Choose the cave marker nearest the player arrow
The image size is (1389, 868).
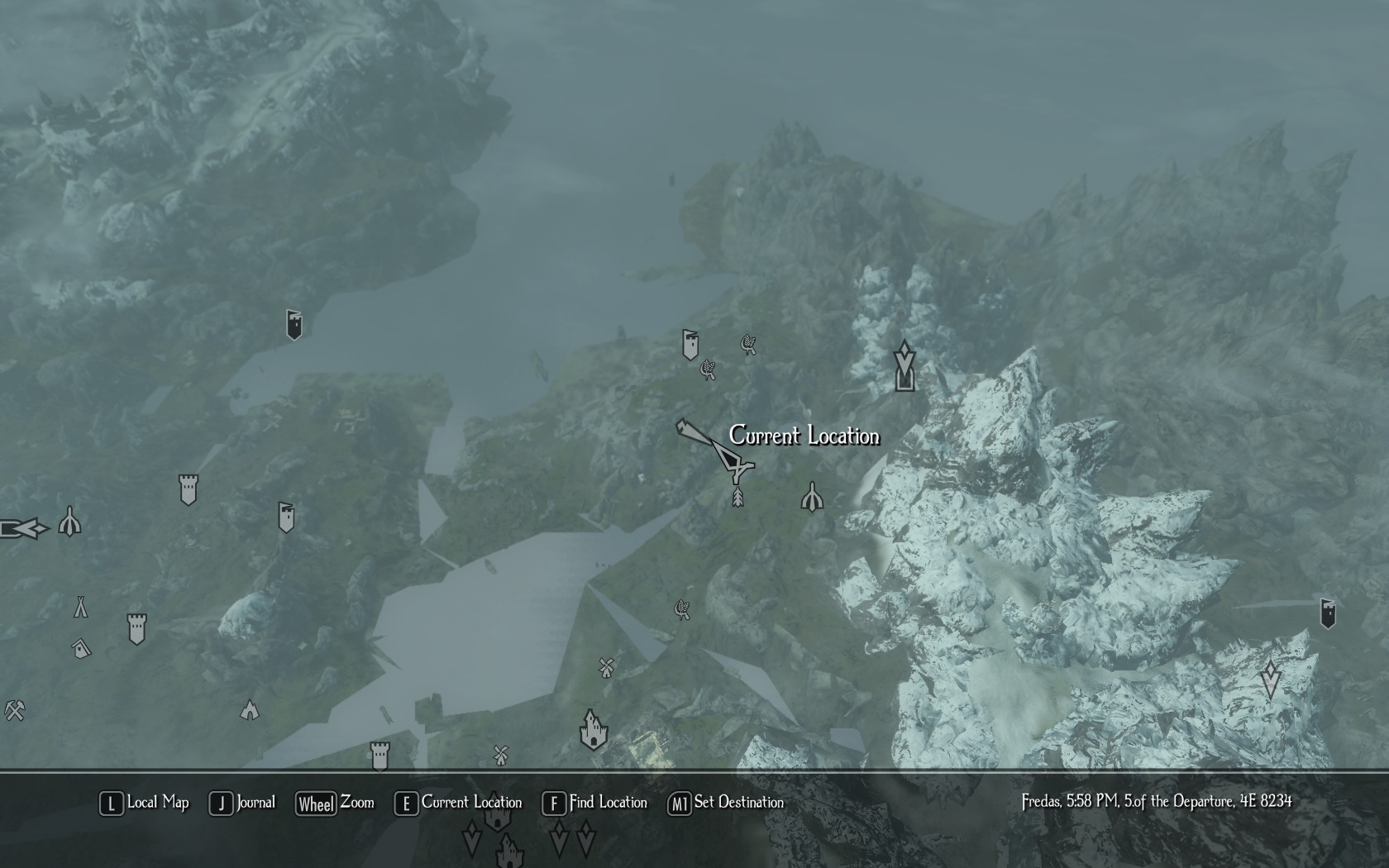(x=813, y=497)
